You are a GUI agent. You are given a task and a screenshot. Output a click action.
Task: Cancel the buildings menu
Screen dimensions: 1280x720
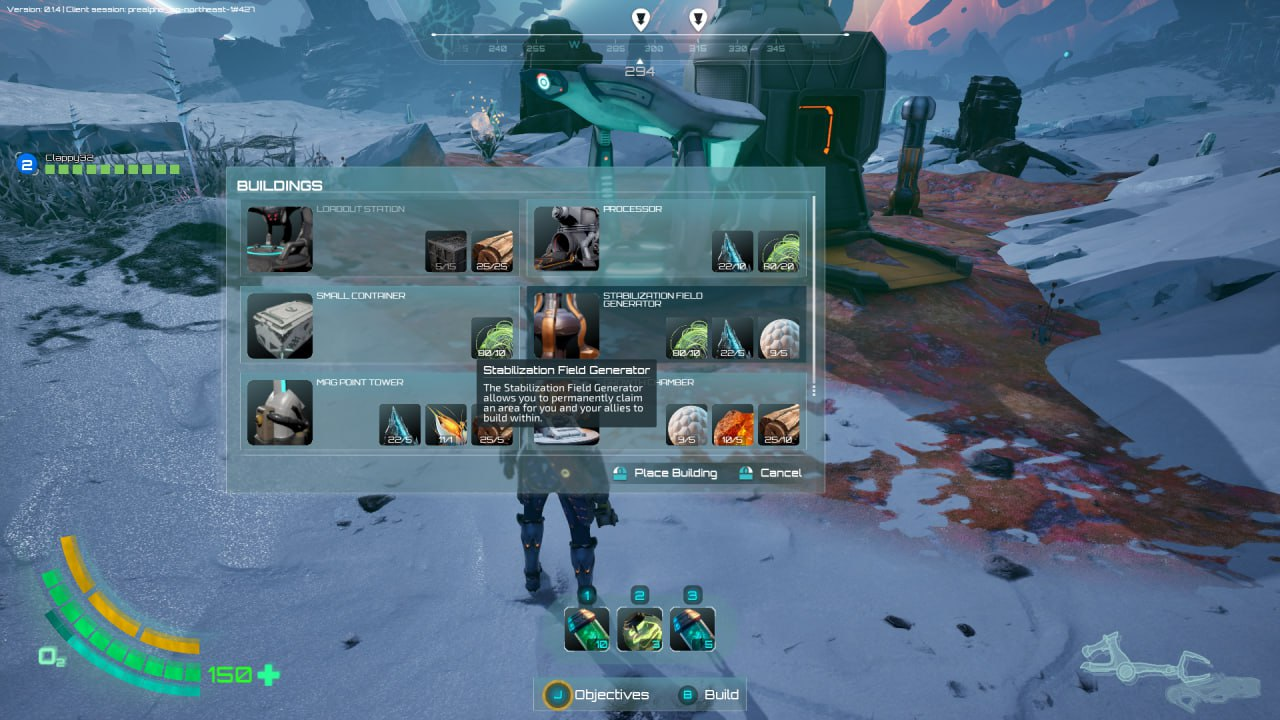[x=770, y=473]
